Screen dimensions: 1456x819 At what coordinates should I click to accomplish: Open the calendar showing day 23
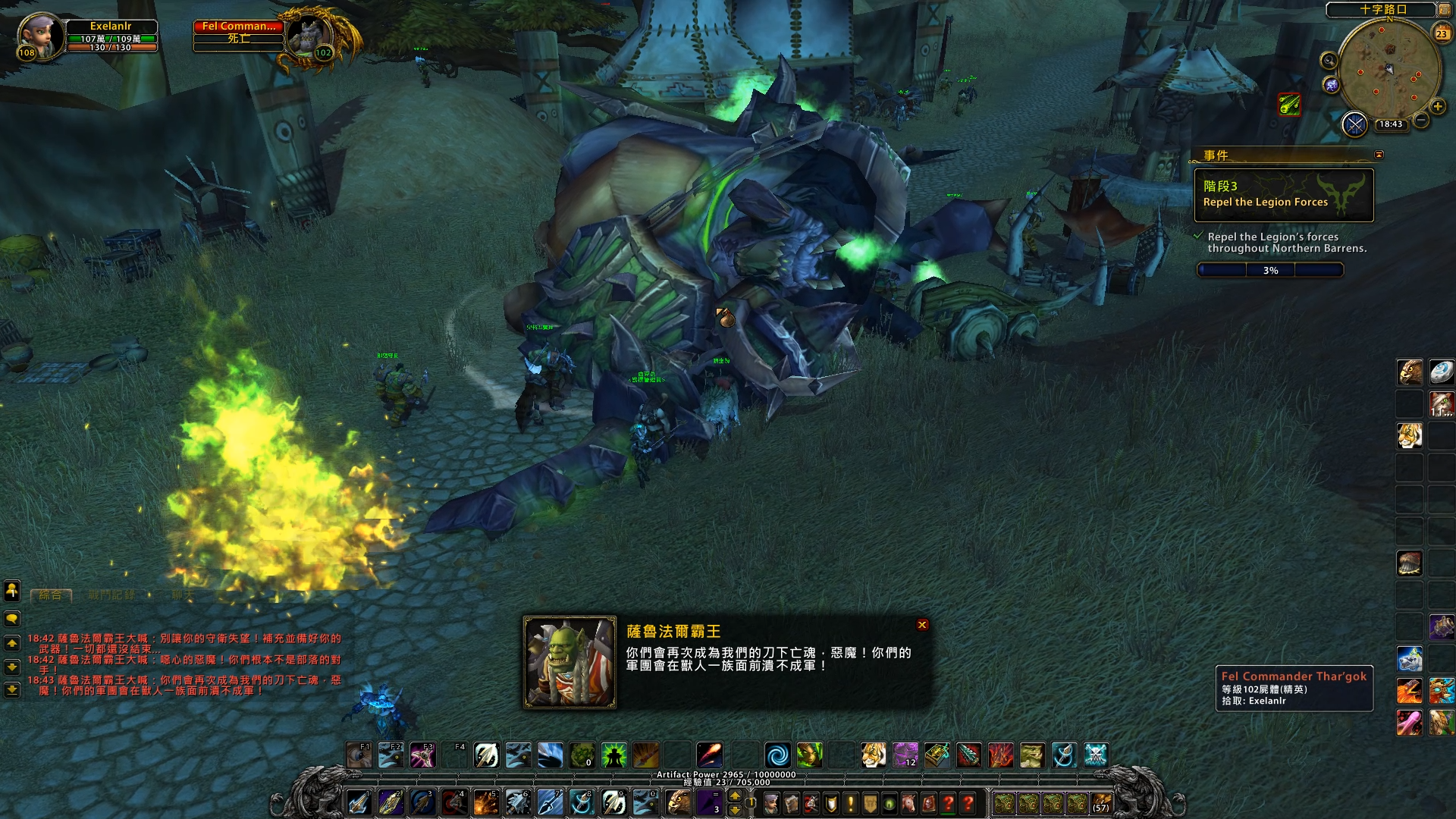click(1442, 33)
